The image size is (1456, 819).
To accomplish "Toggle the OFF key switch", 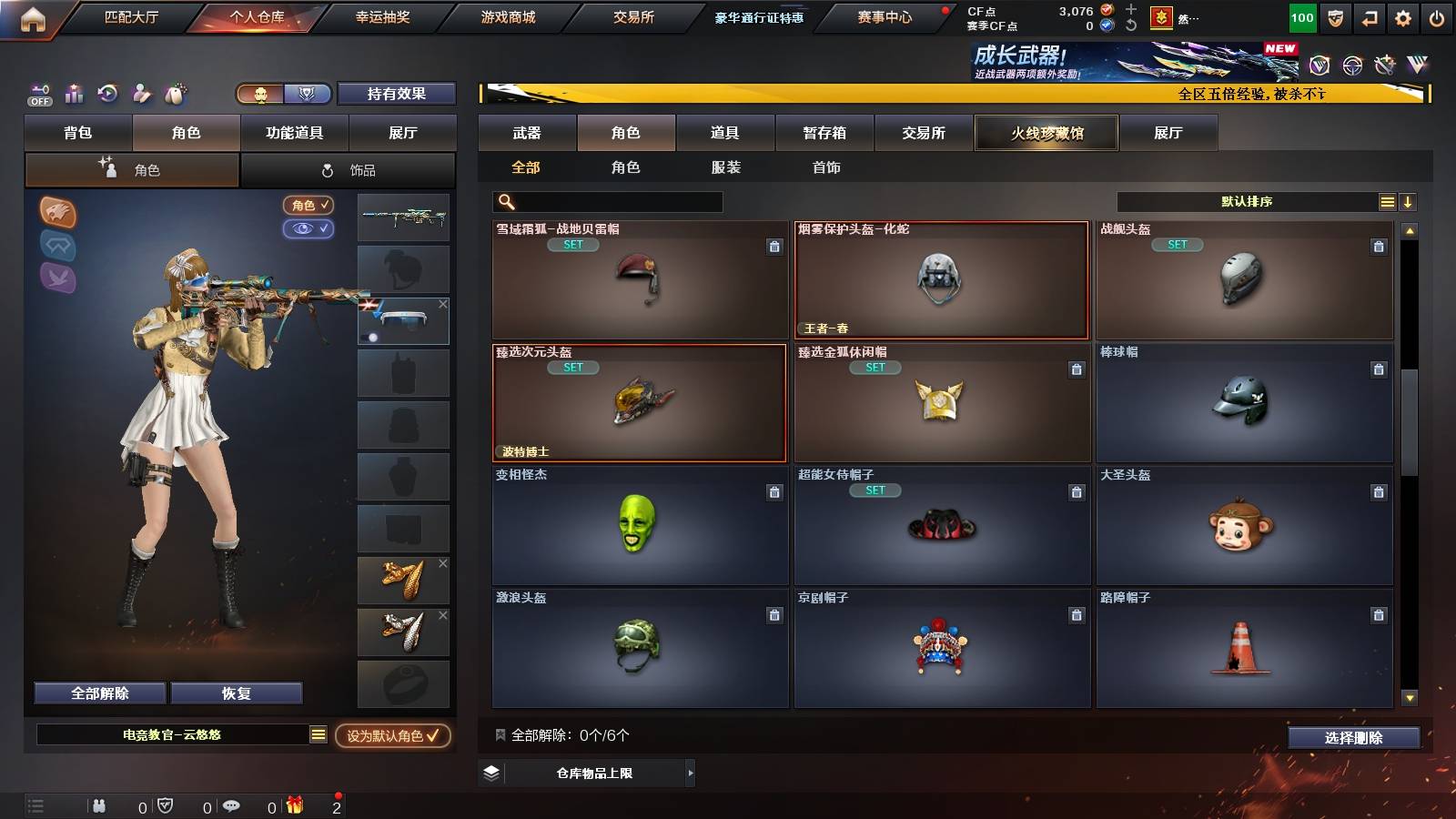I will tap(38, 94).
